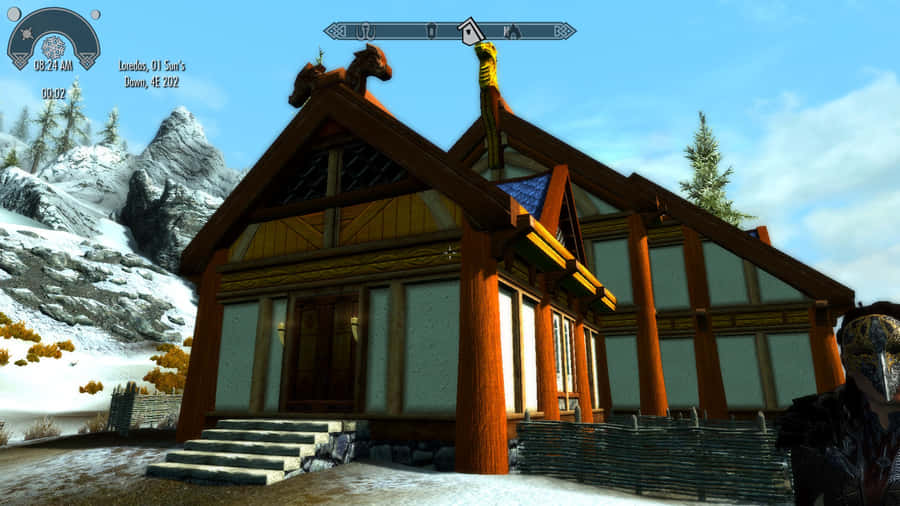Viewport: 900px width, 506px height.
Task: Click the house marker on the compass
Action: coord(469,32)
